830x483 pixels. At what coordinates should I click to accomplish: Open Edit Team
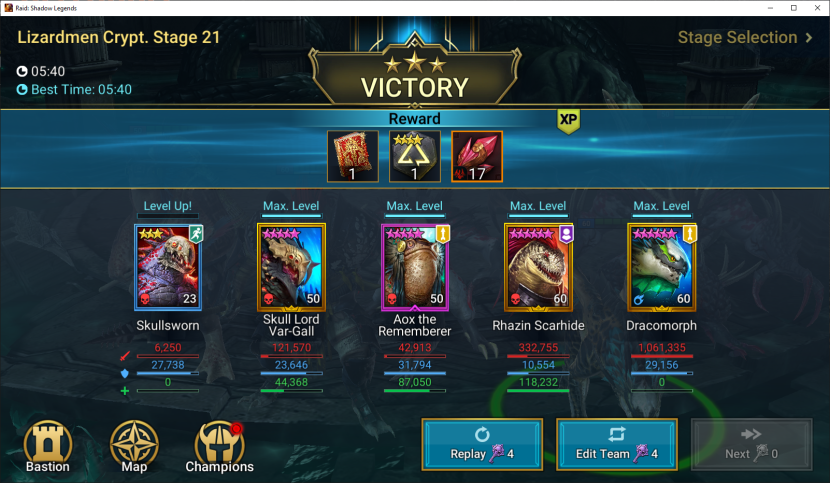pyautogui.click(x=616, y=444)
